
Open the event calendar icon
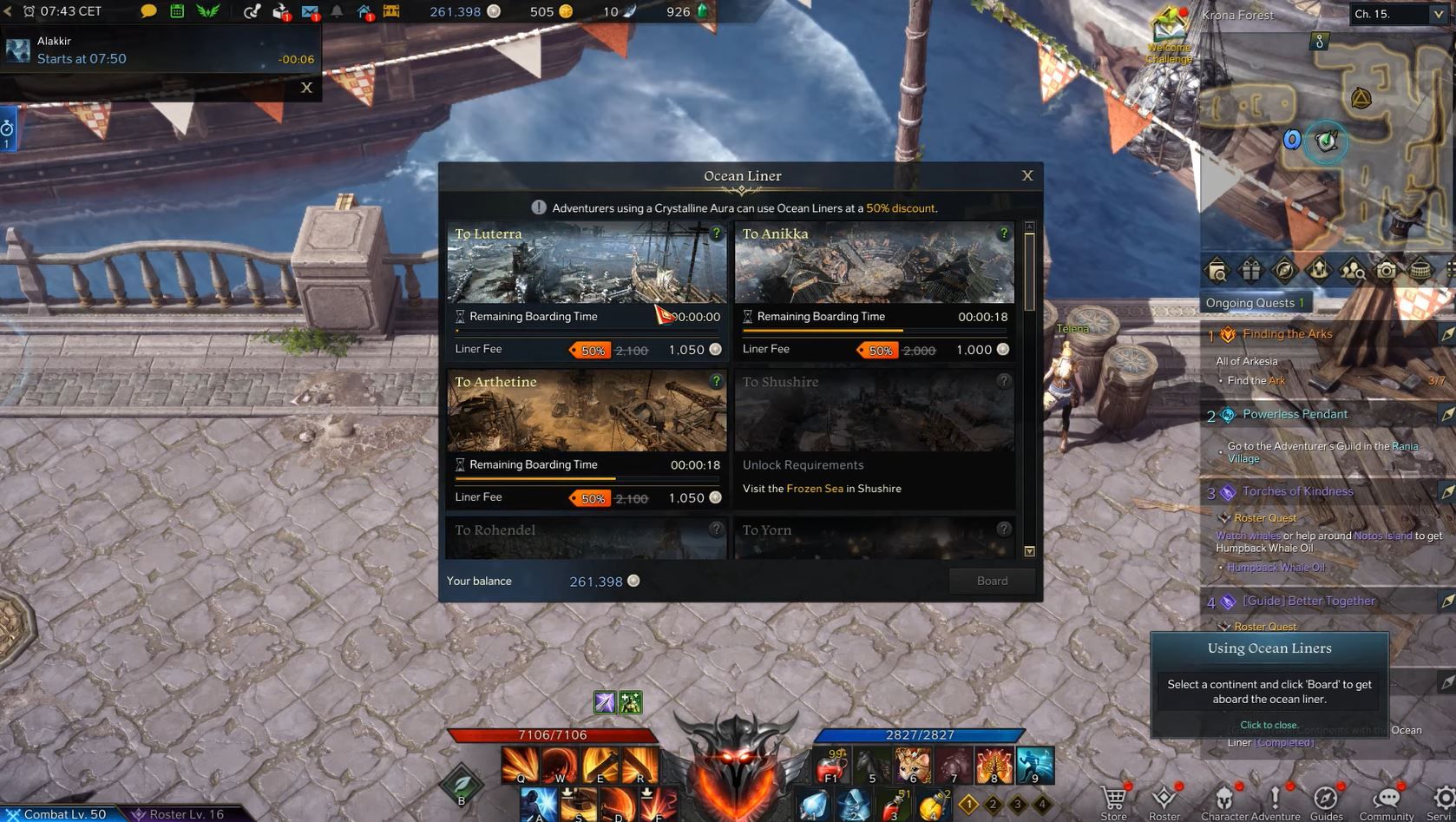pyautogui.click(x=175, y=12)
